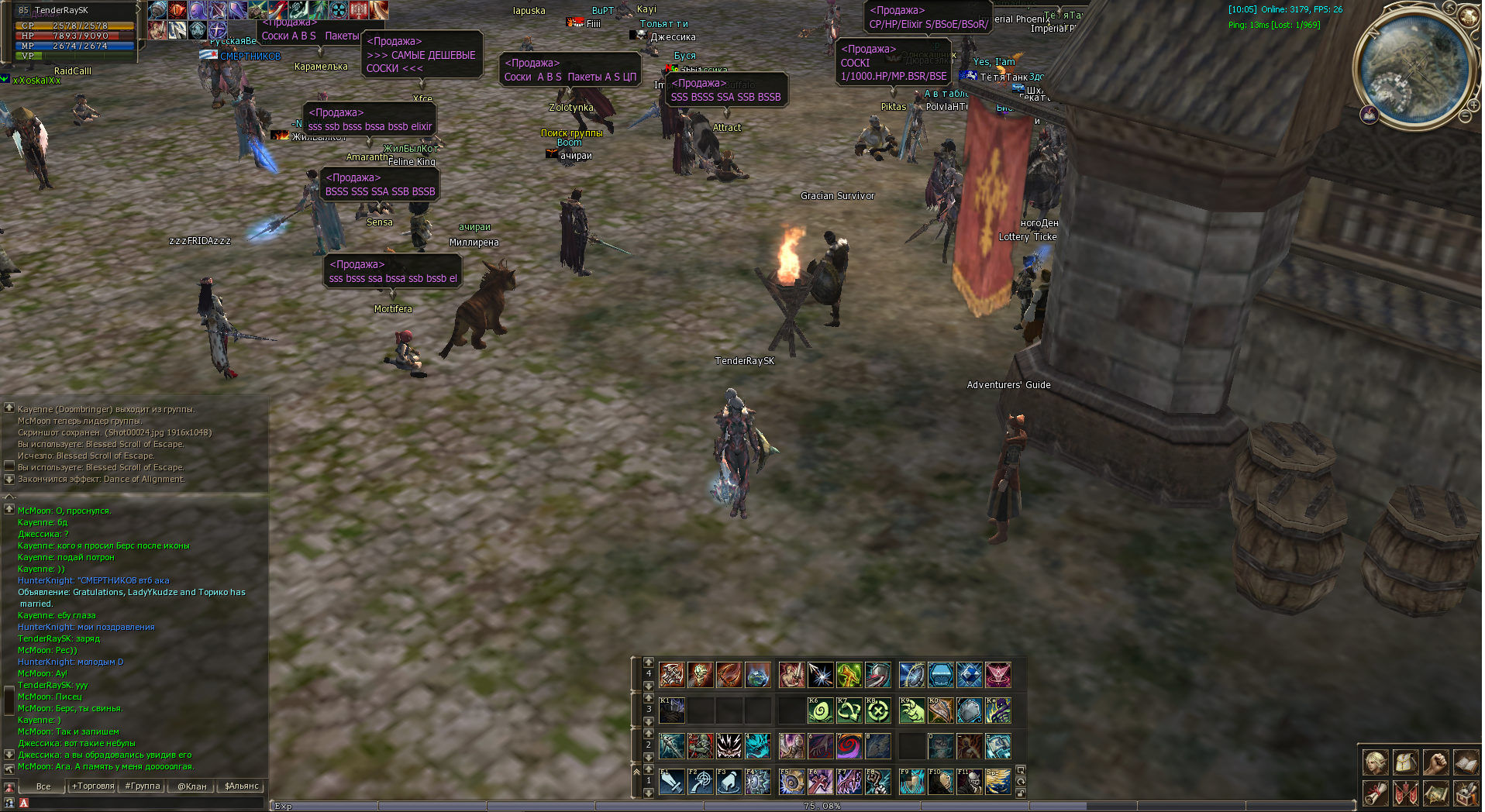The width and height of the screenshot is (1485, 812).
Task: Open the character status elf portrait icon
Action: coord(1376,763)
